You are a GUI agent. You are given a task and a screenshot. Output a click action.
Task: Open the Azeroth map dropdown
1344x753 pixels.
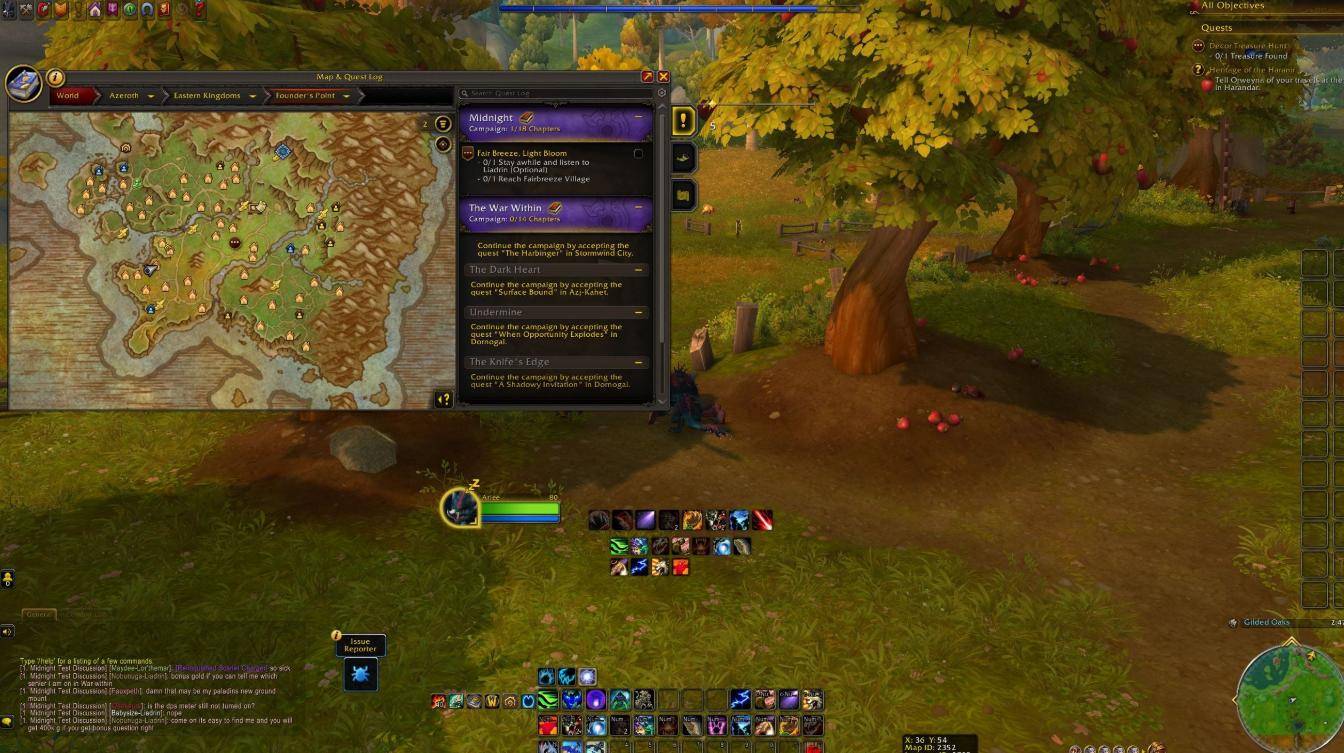click(151, 96)
